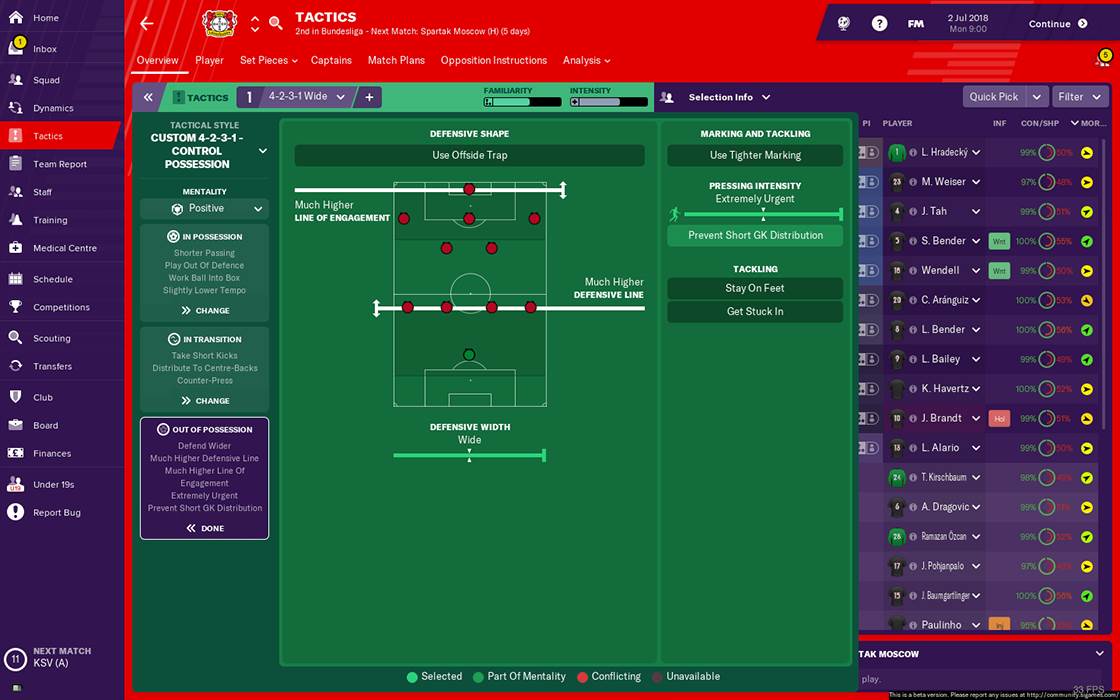Choose the Get Stuck In tackling option

[755, 312]
